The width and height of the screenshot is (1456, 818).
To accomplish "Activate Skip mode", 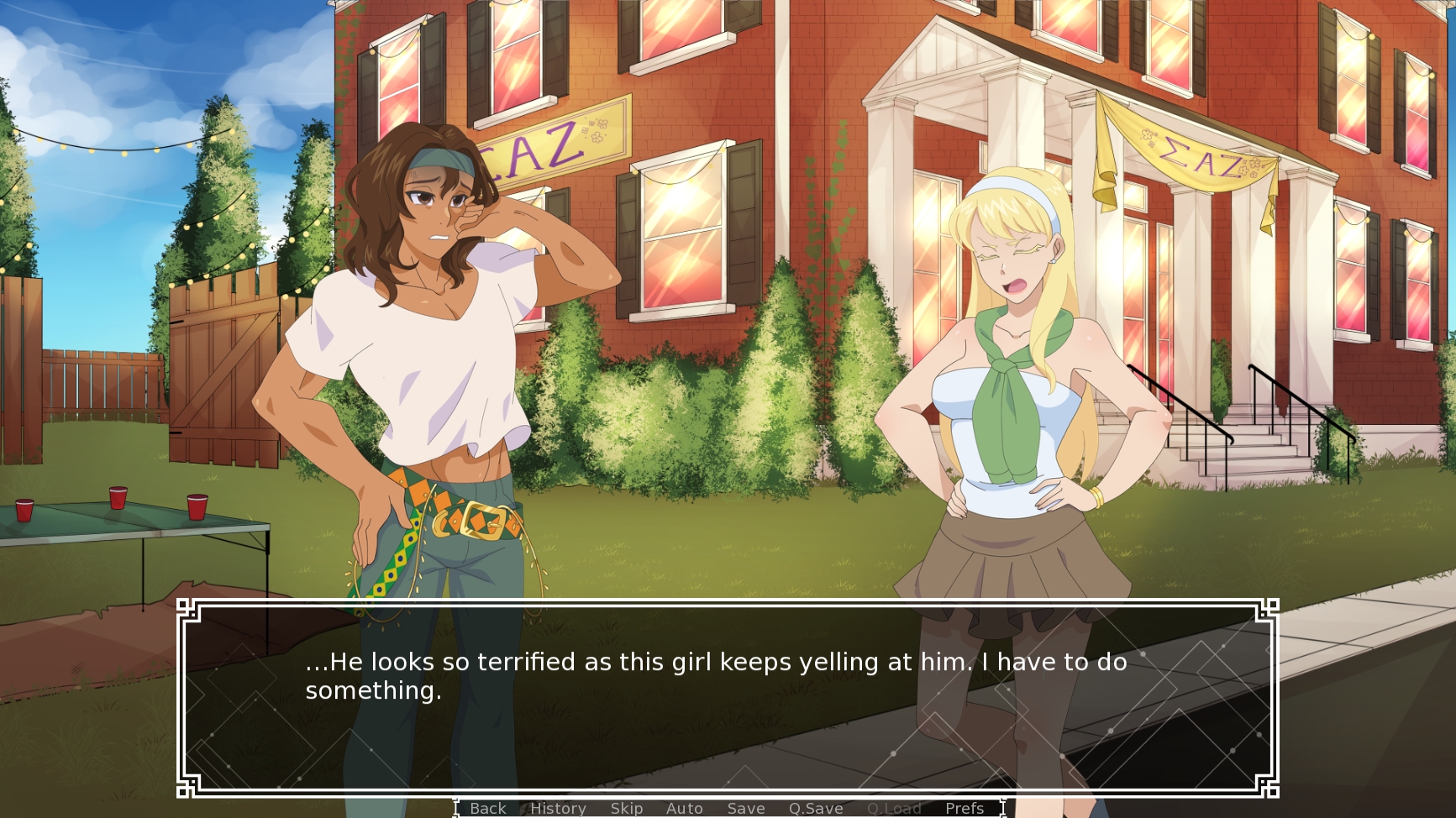I will (627, 808).
